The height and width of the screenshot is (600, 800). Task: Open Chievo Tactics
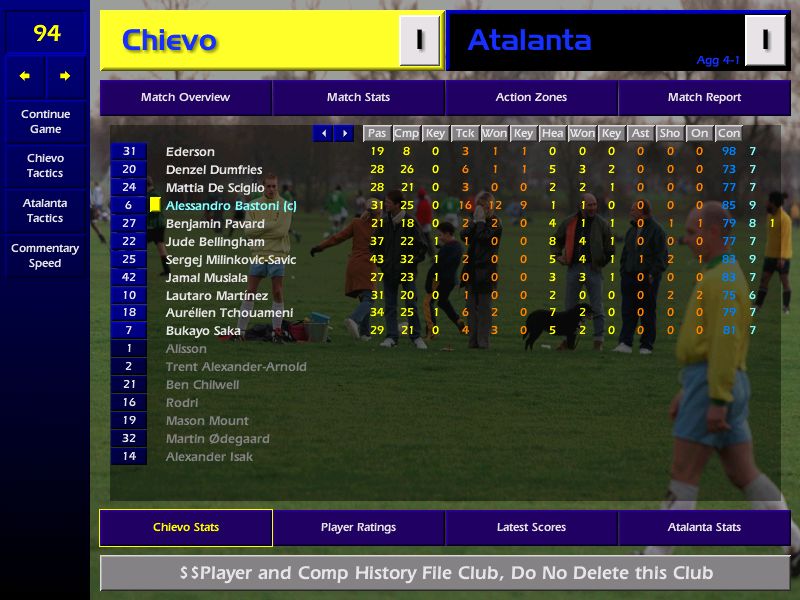coord(45,166)
